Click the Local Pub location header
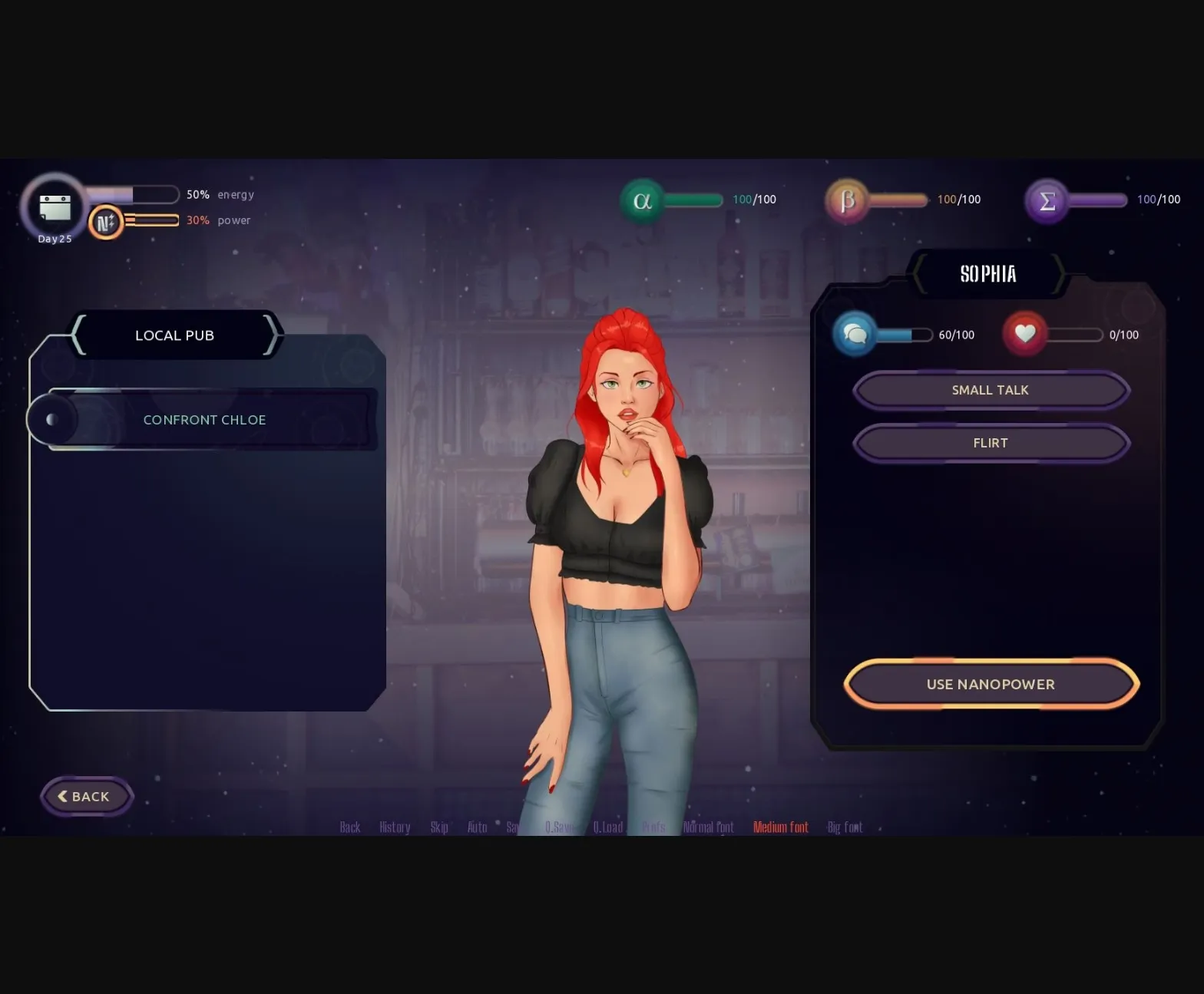Viewport: 1204px width, 994px height. [174, 335]
